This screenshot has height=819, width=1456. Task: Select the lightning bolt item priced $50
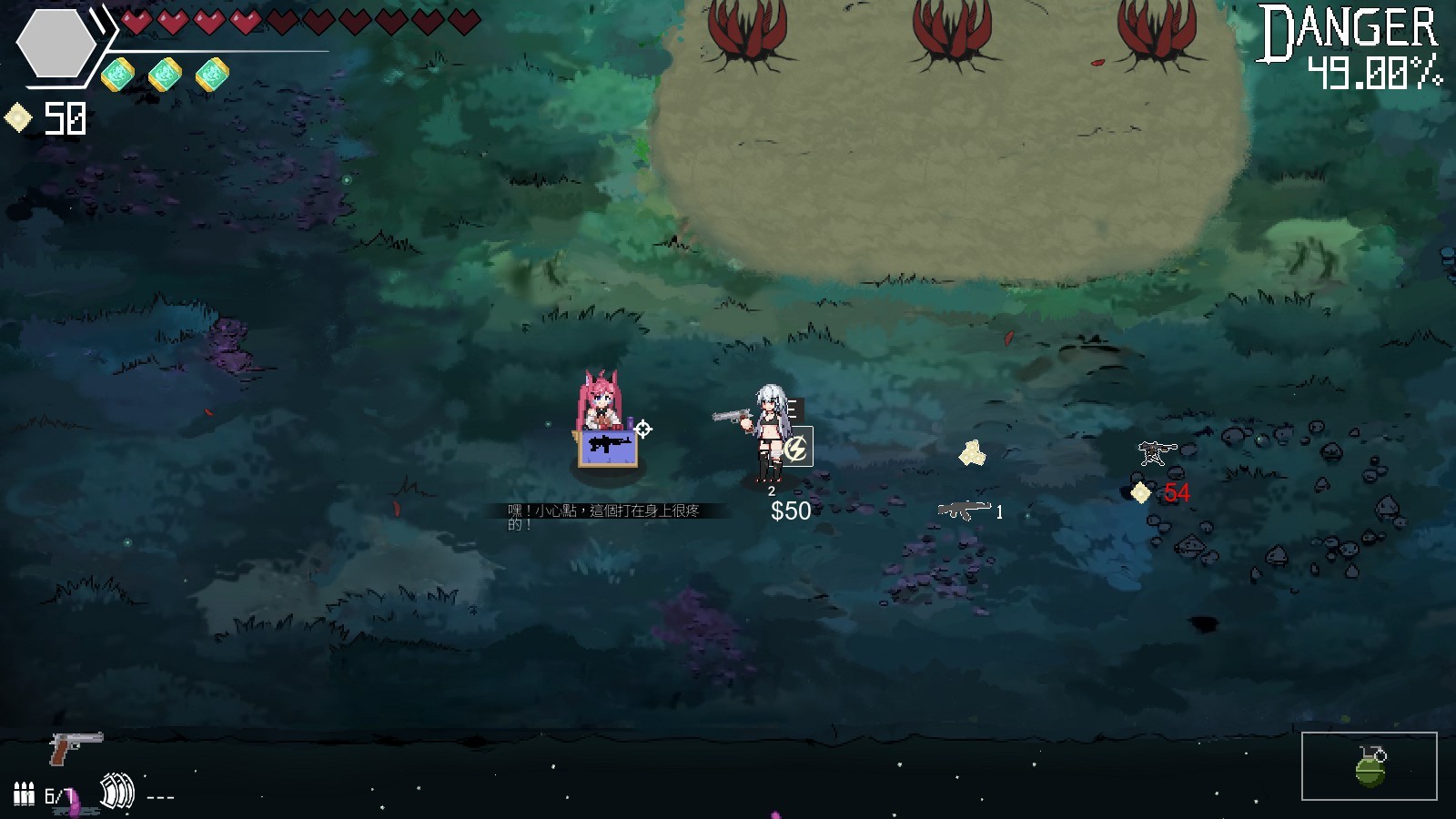click(796, 448)
